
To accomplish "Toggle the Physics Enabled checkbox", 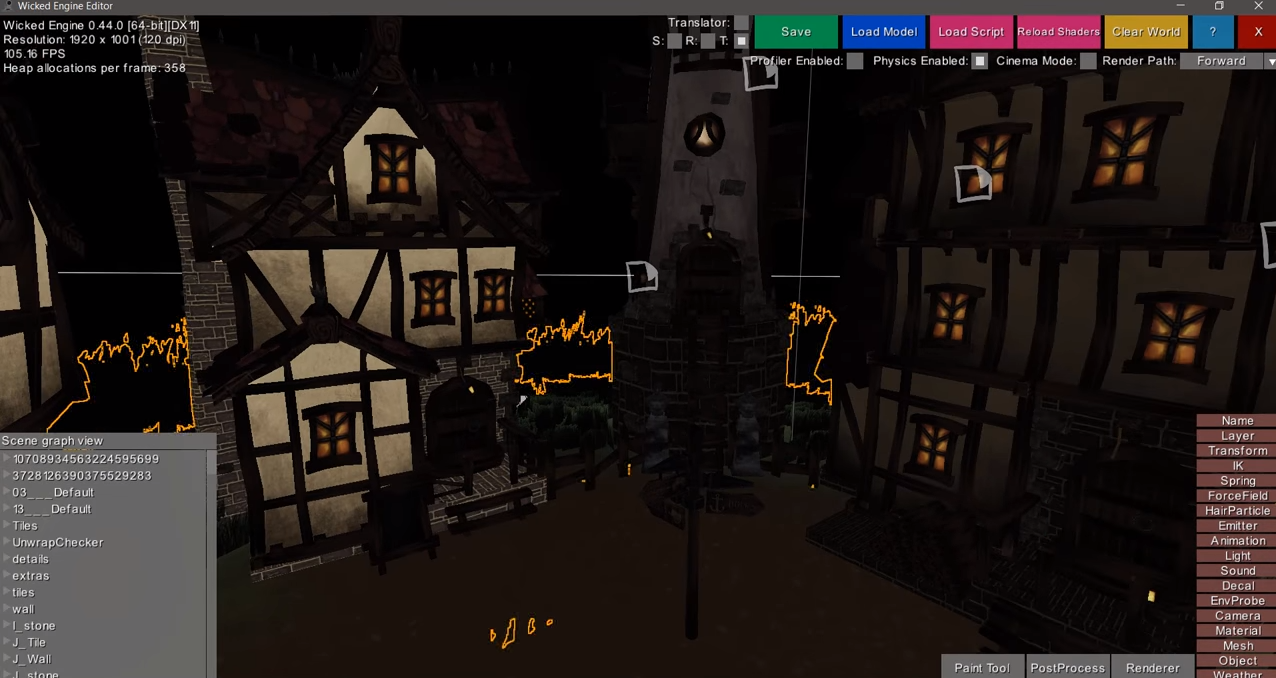I will [x=980, y=61].
